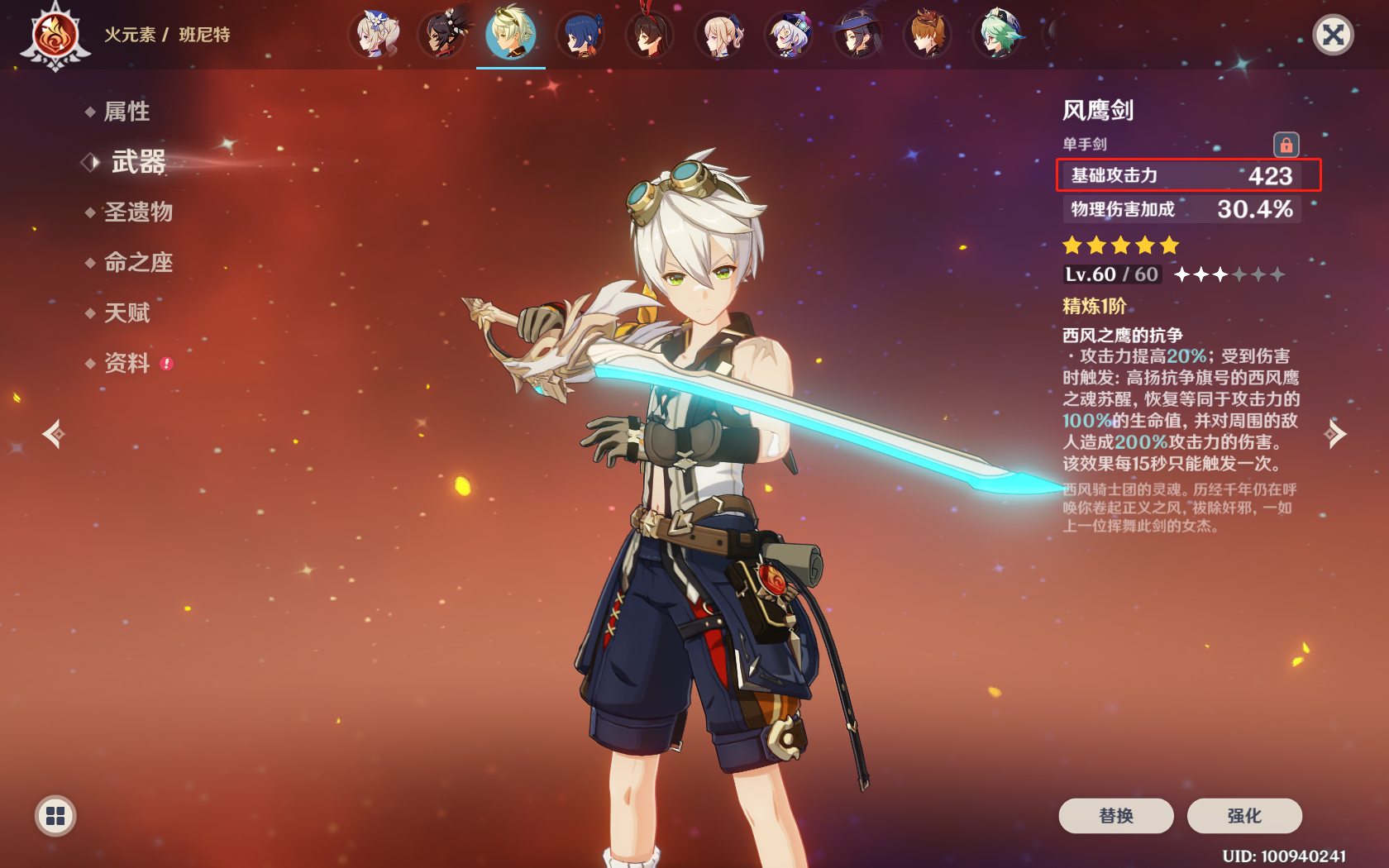Open the 属性 attributes section
The image size is (1389, 868).
point(126,112)
